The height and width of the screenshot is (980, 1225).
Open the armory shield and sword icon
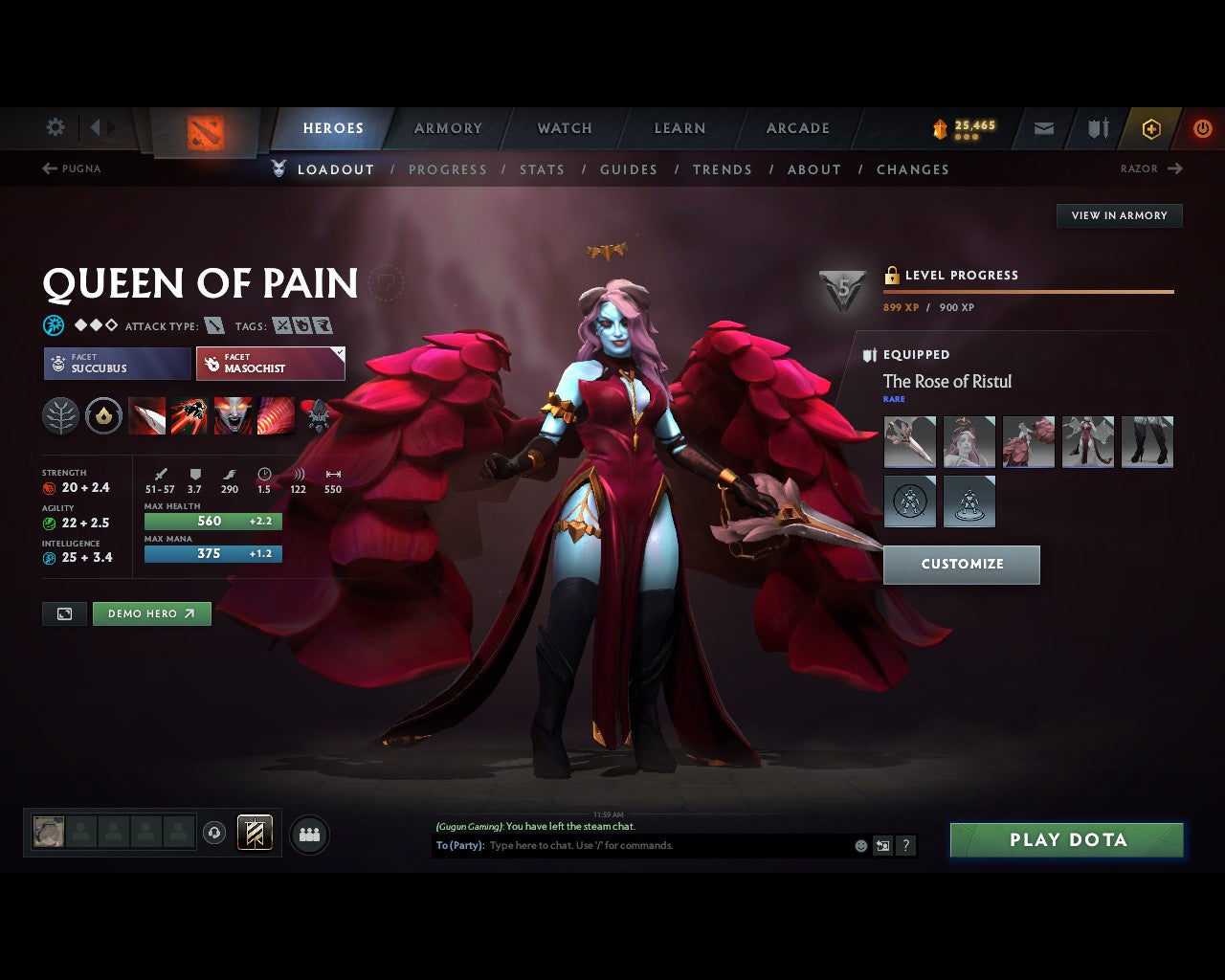pos(1096,127)
